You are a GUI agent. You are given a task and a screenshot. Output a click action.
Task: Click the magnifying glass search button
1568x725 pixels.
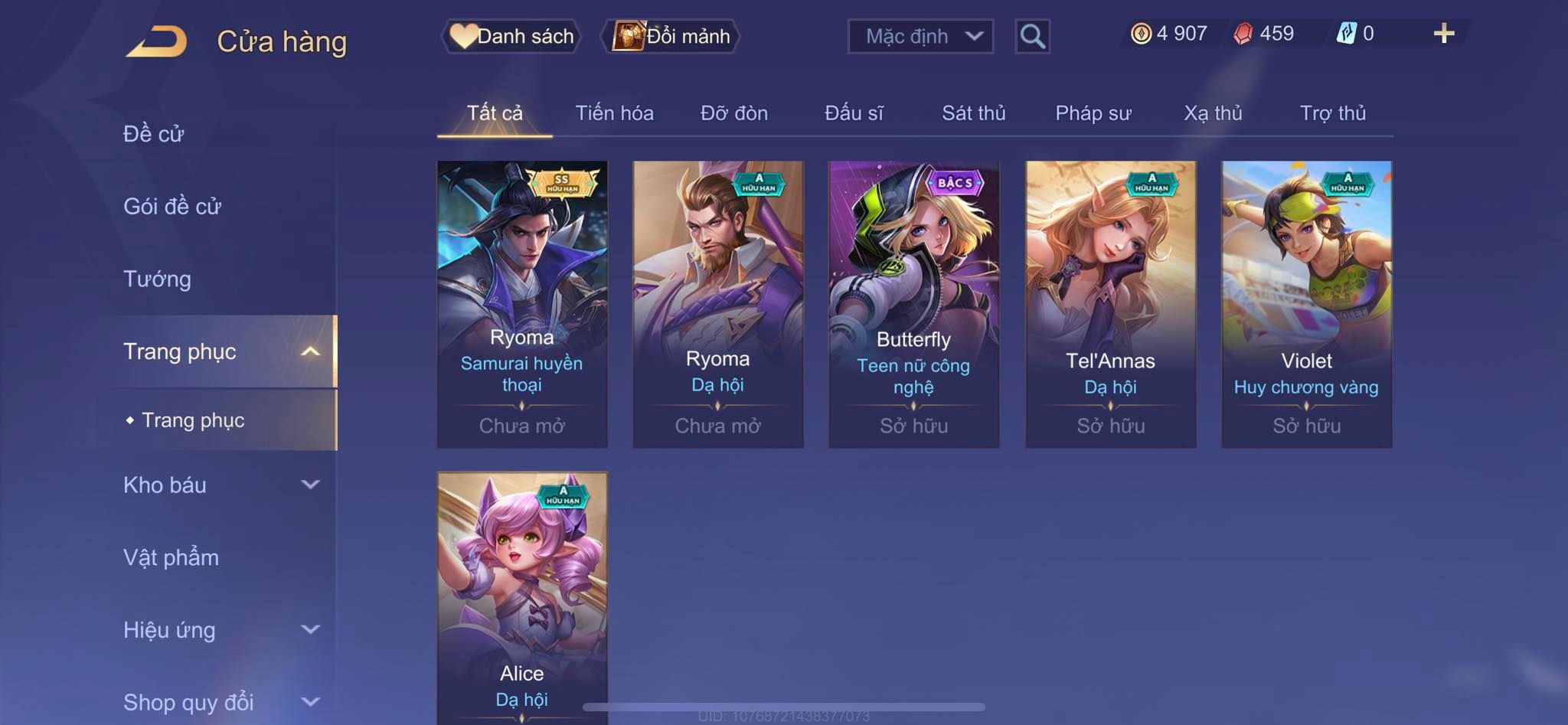[x=1032, y=36]
